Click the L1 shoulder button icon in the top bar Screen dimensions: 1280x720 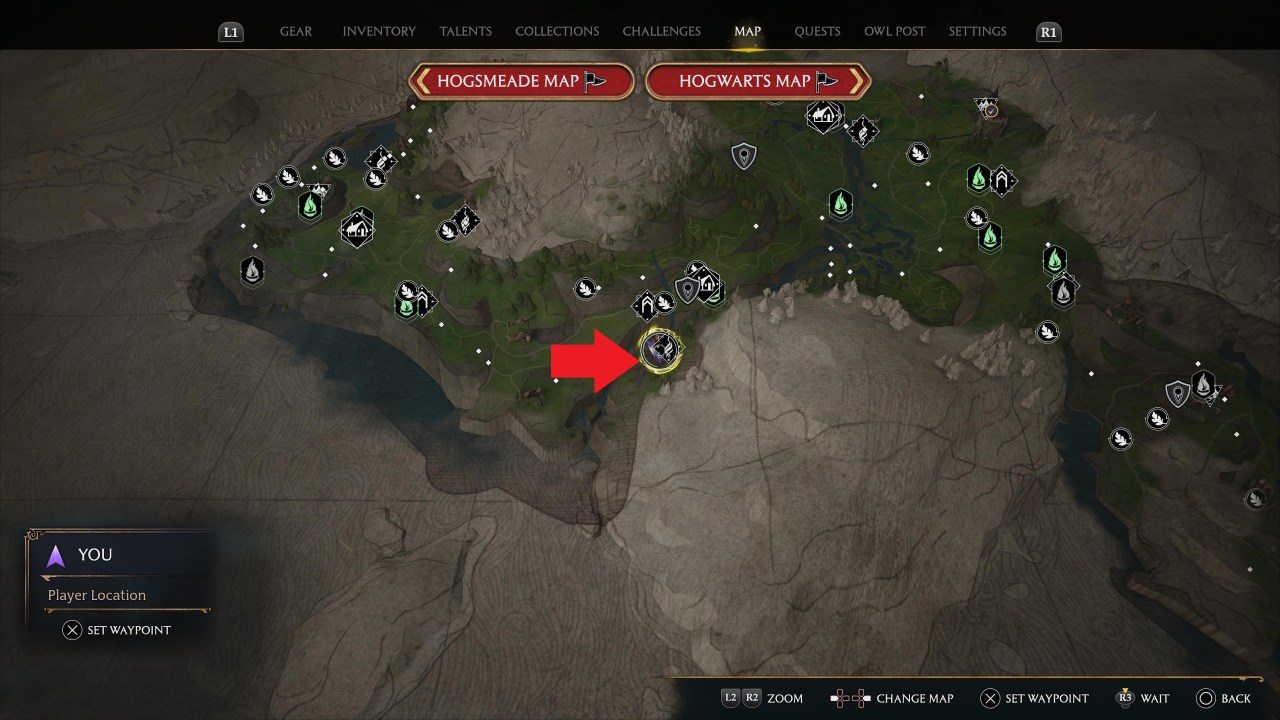[x=231, y=31]
